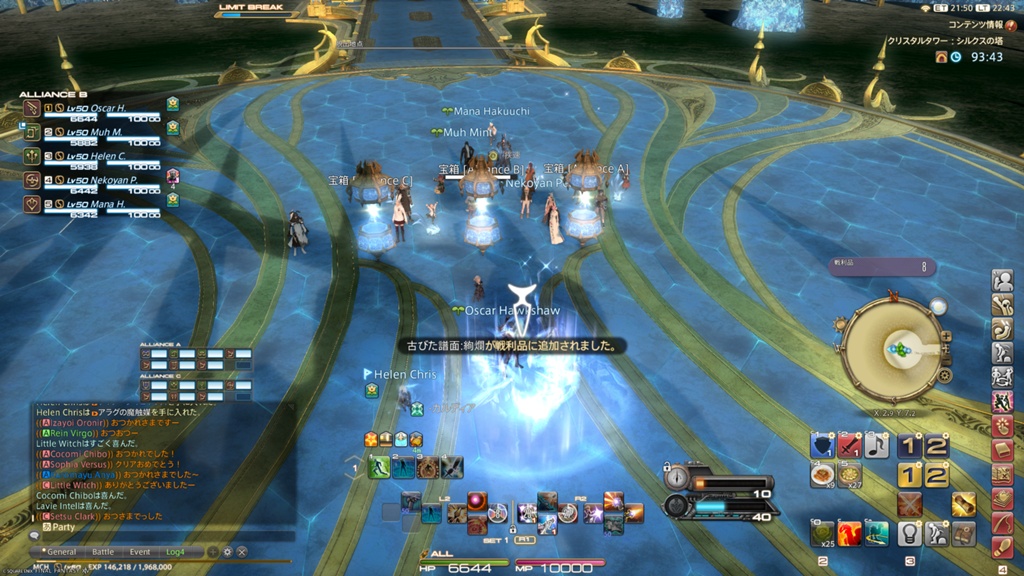
Task: Open chat log settings gear
Action: pyautogui.click(x=227, y=551)
